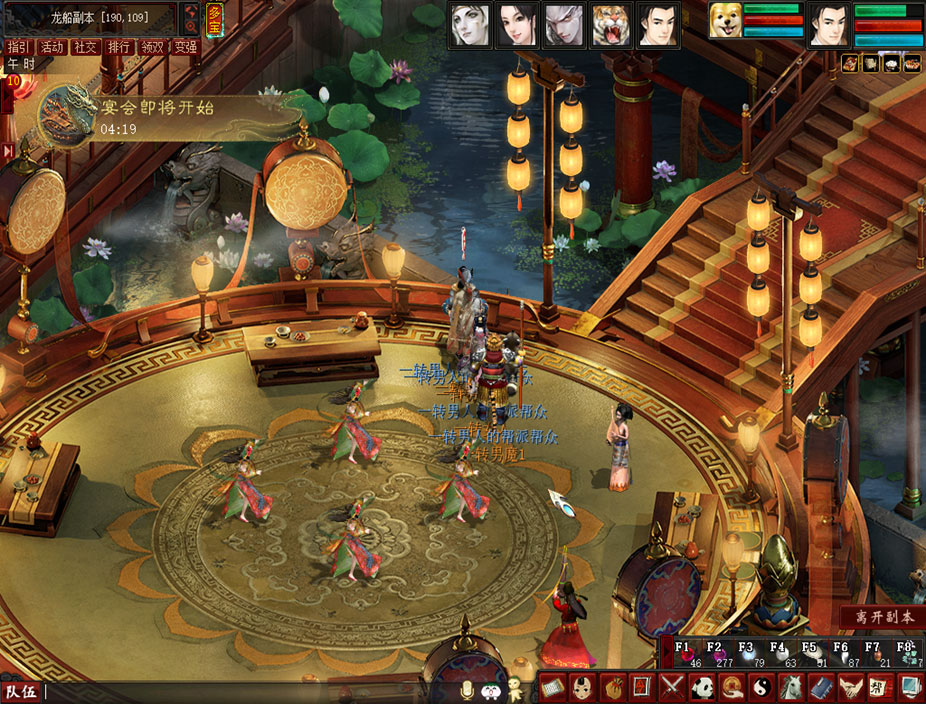Toggle the microphone voice chat icon

(x=466, y=689)
